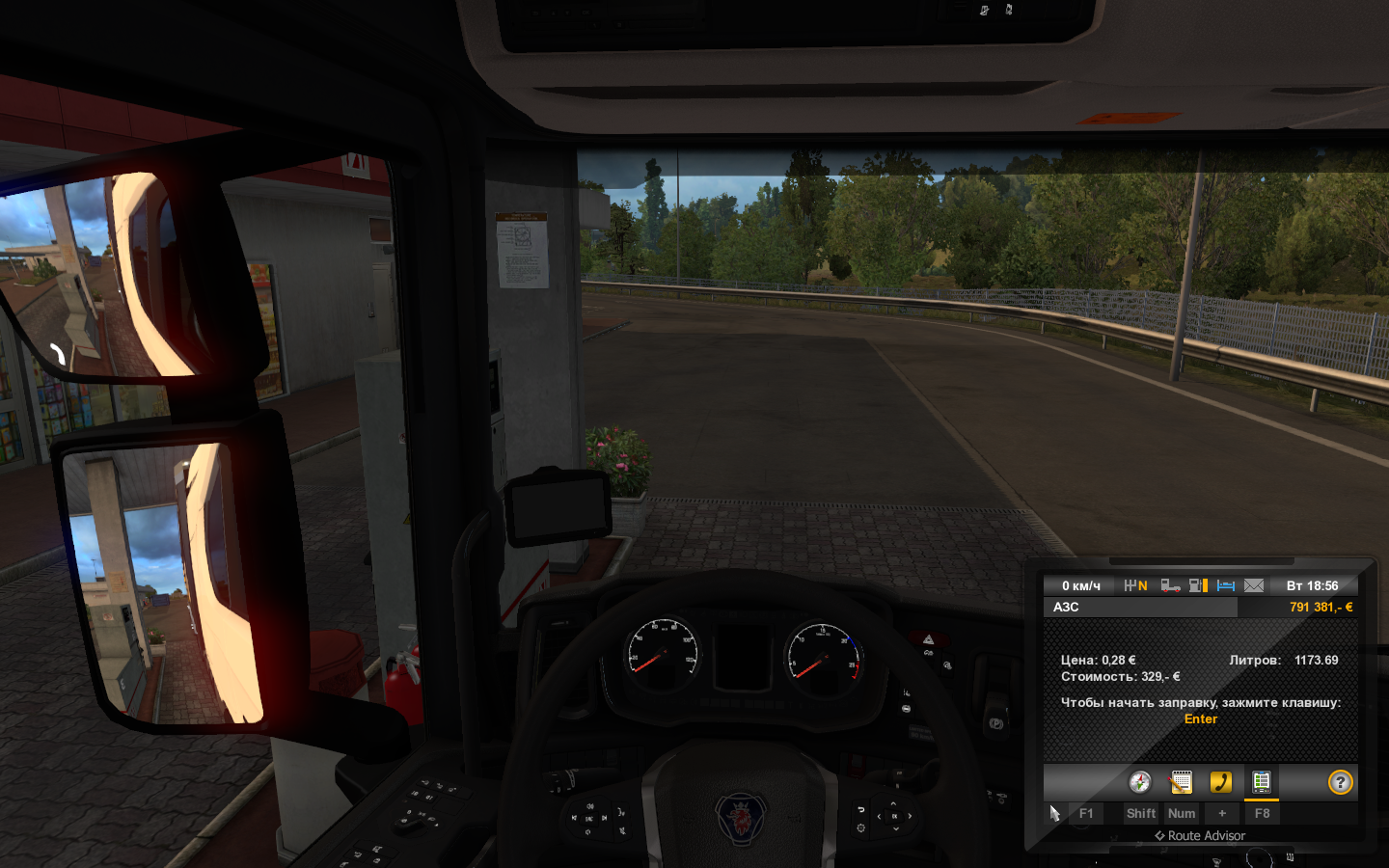1389x868 pixels.
Task: Select the info list tab with yellow underline
Action: pos(1261,782)
